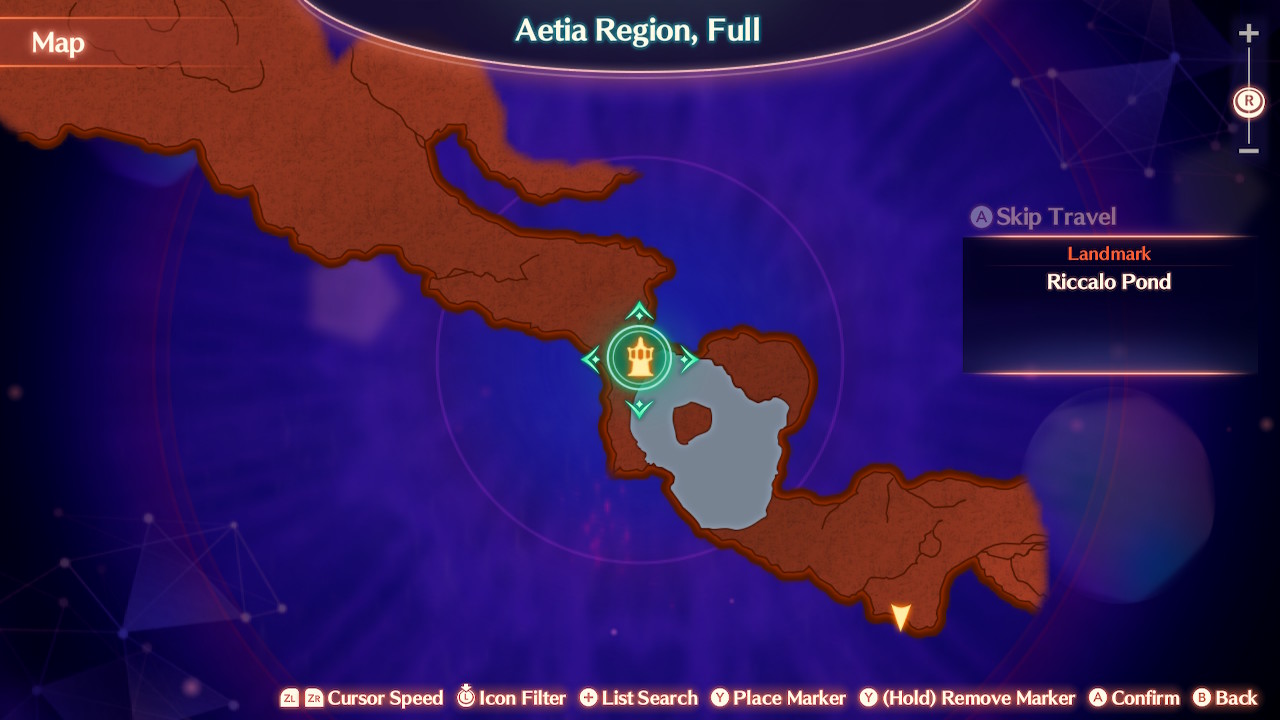Viewport: 1280px width, 720px height.
Task: Click the circular R button zoom icon
Action: (1247, 101)
